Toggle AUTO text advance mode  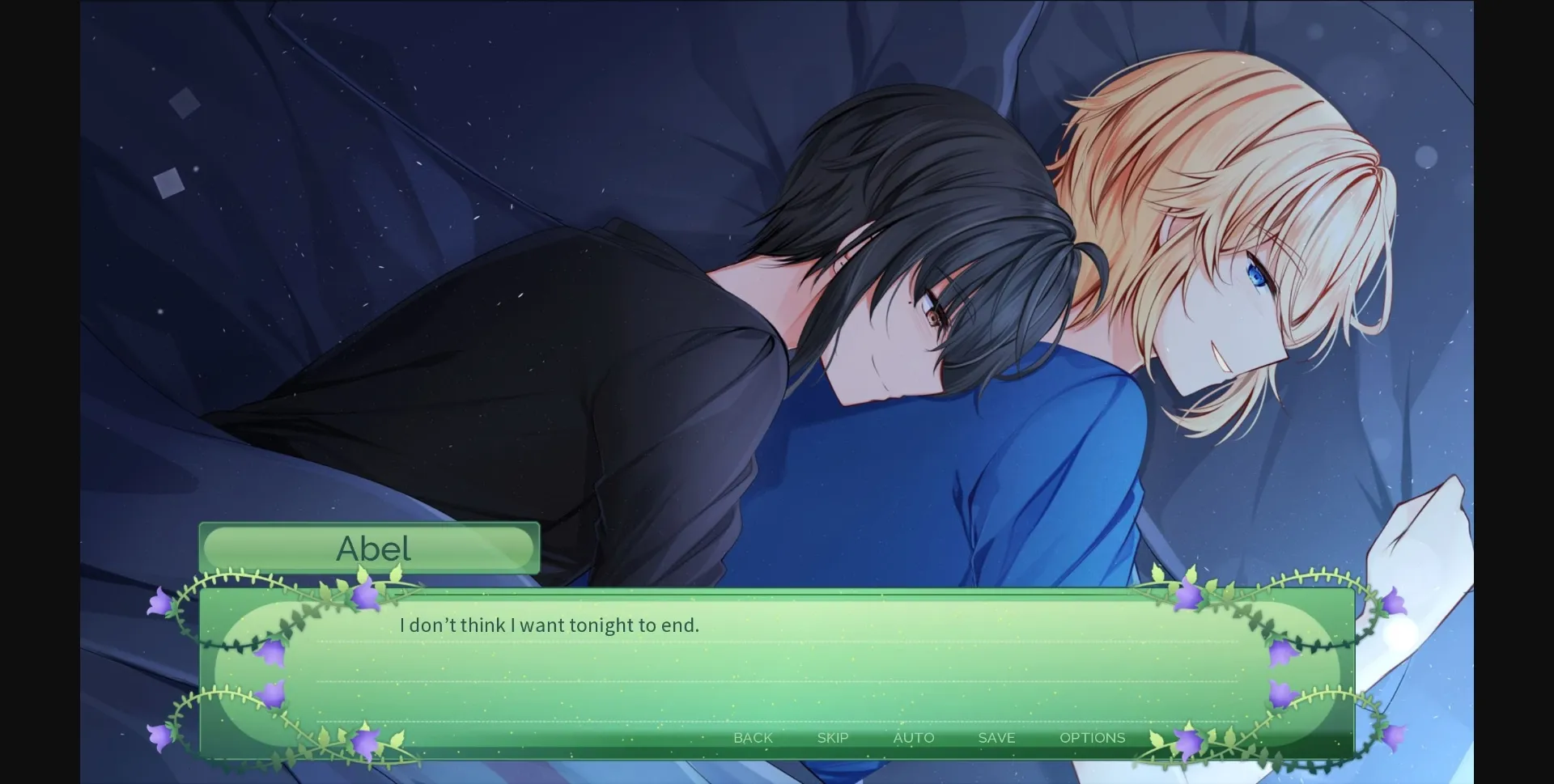tap(913, 737)
